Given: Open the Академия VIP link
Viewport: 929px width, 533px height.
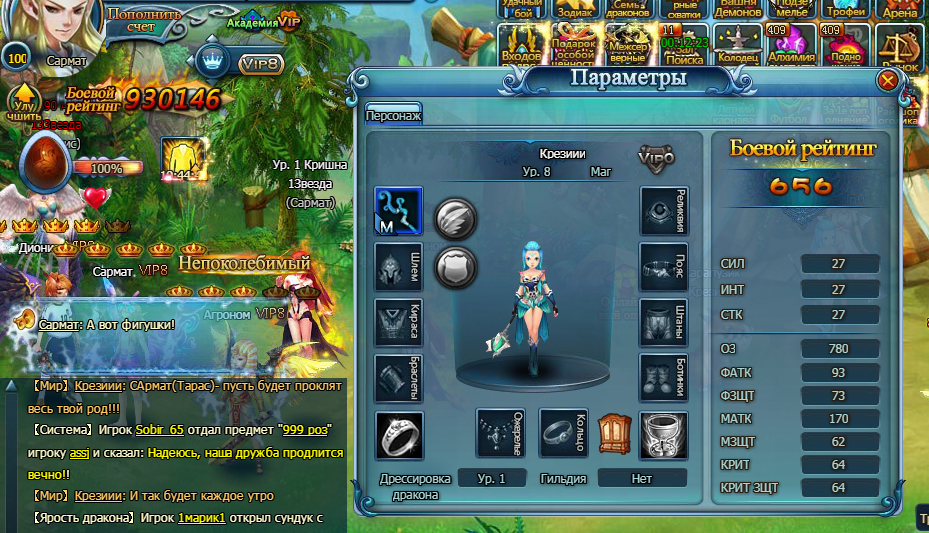Looking at the screenshot, I should click(x=263, y=21).
